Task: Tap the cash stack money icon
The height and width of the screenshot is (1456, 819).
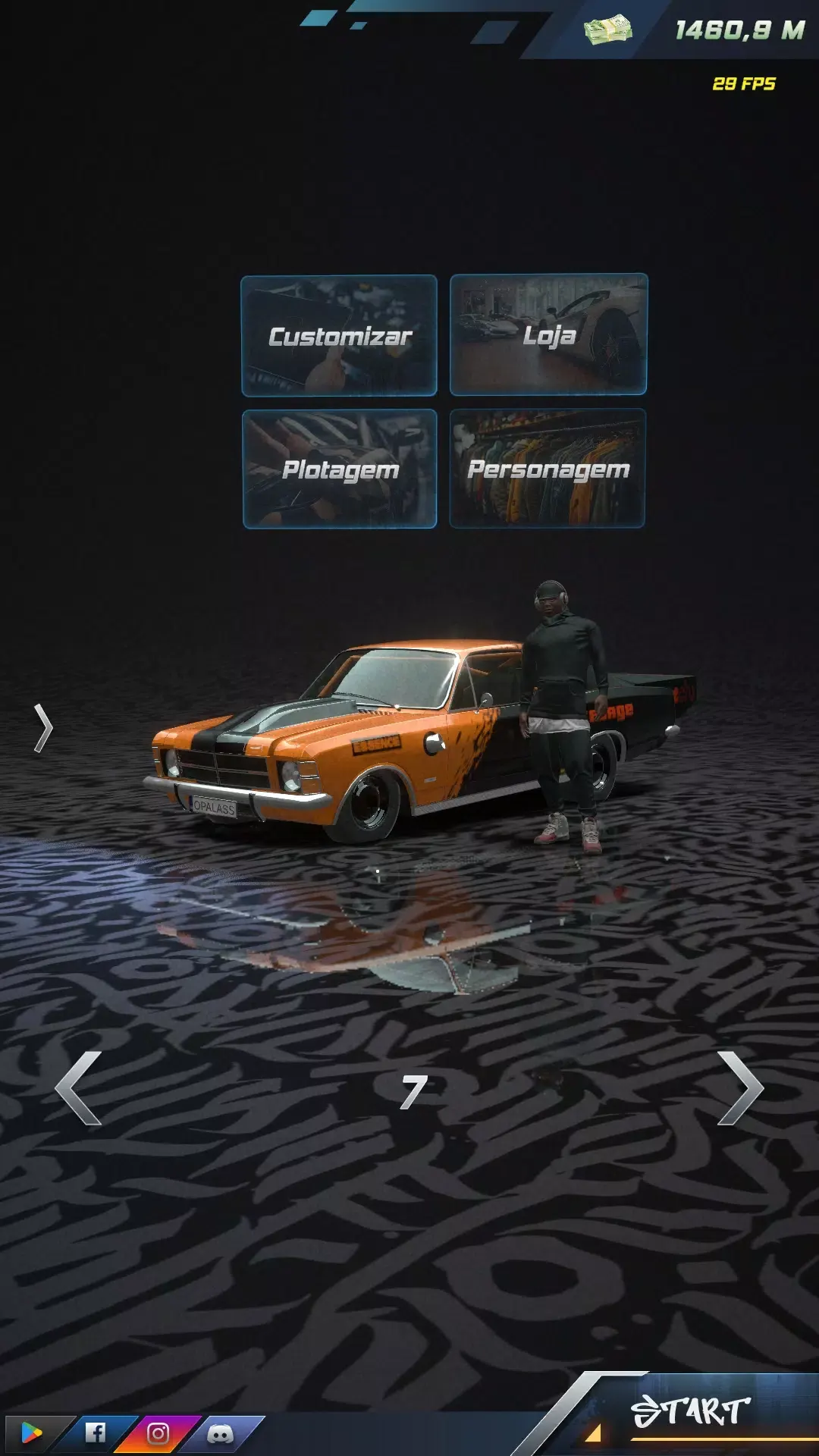Action: coord(607,30)
